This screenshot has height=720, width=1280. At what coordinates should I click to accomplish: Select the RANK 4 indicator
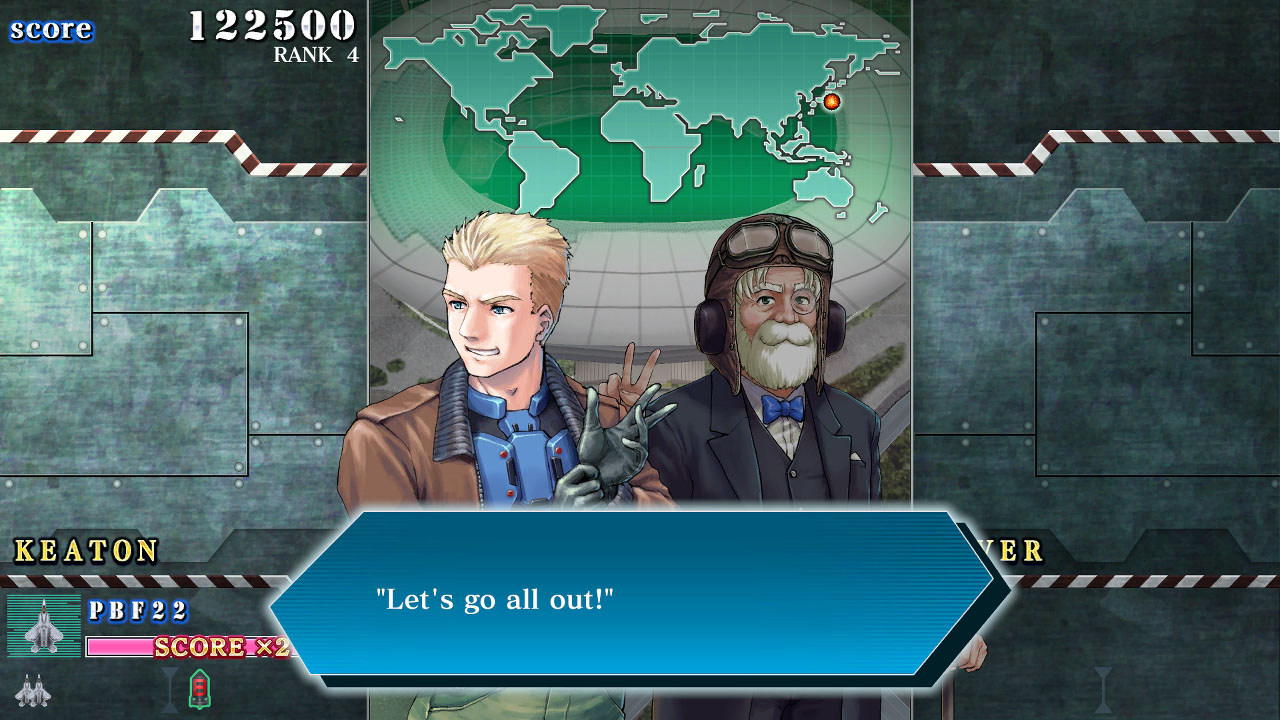316,55
